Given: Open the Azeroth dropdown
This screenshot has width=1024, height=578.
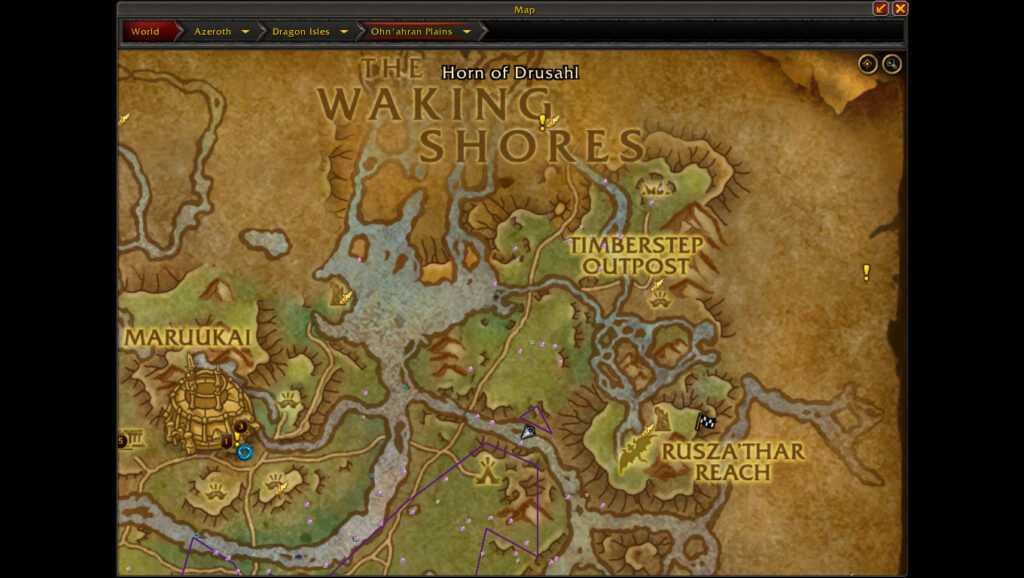Looking at the screenshot, I should (245, 32).
